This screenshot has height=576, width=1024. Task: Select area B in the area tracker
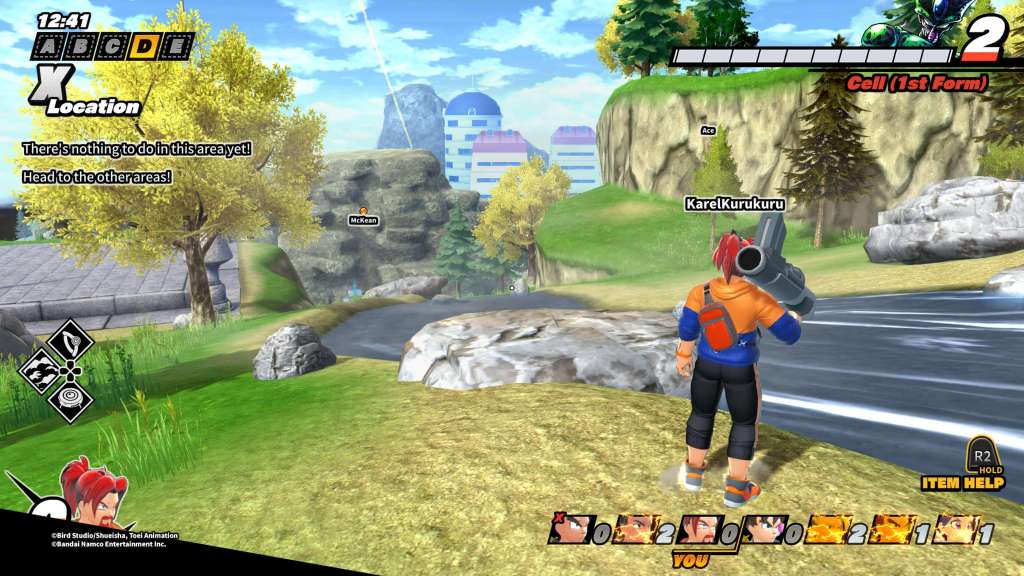tap(80, 45)
